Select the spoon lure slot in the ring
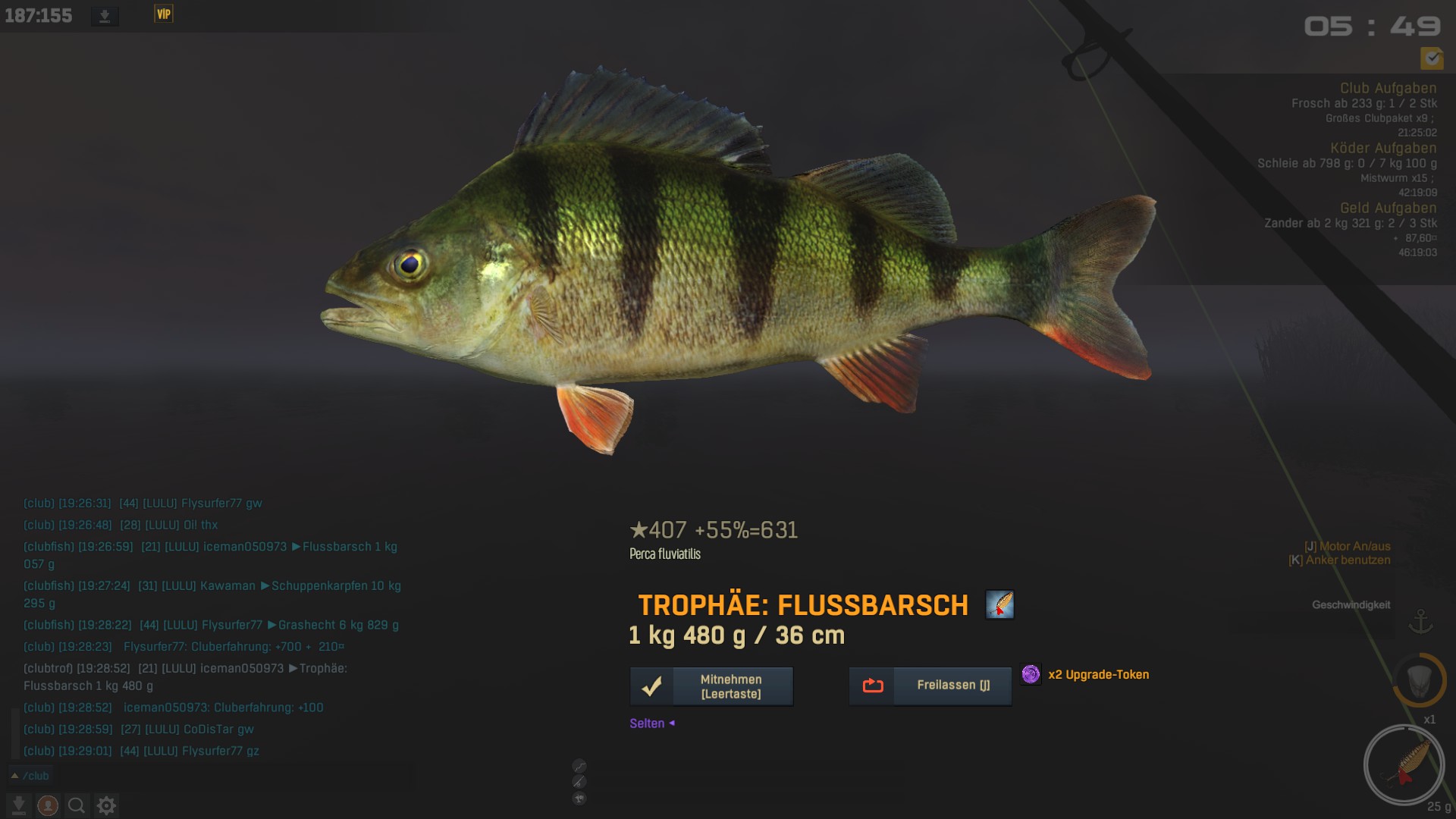Screen dimensions: 1456x819 coord(1404,764)
